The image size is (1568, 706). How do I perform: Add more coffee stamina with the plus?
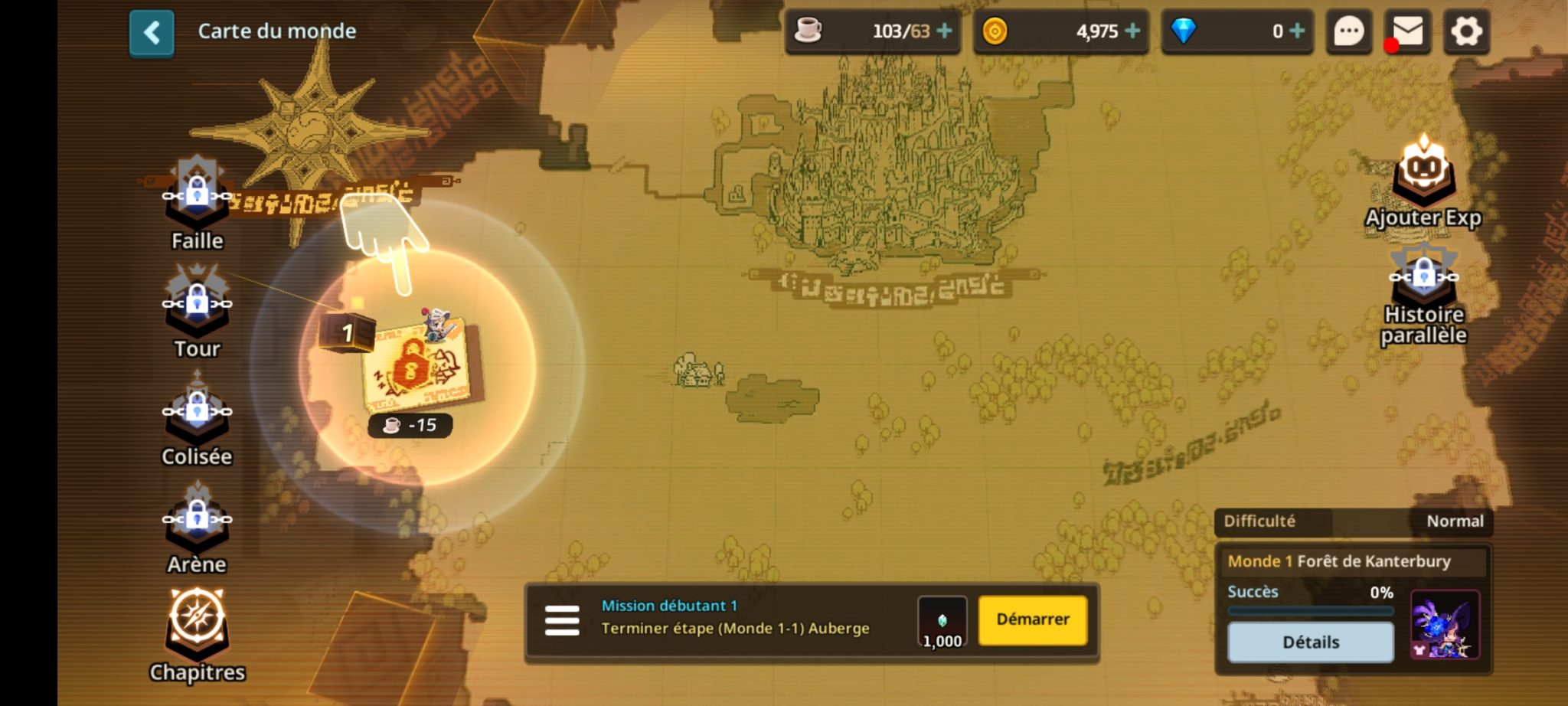[x=945, y=31]
